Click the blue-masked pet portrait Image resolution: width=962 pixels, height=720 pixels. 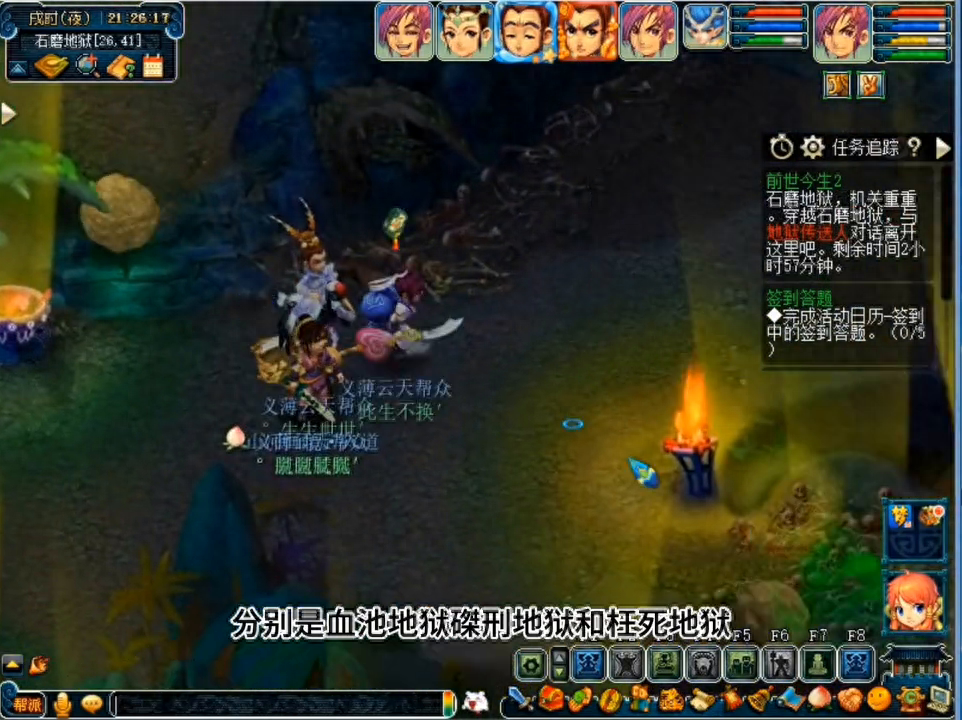pos(705,27)
